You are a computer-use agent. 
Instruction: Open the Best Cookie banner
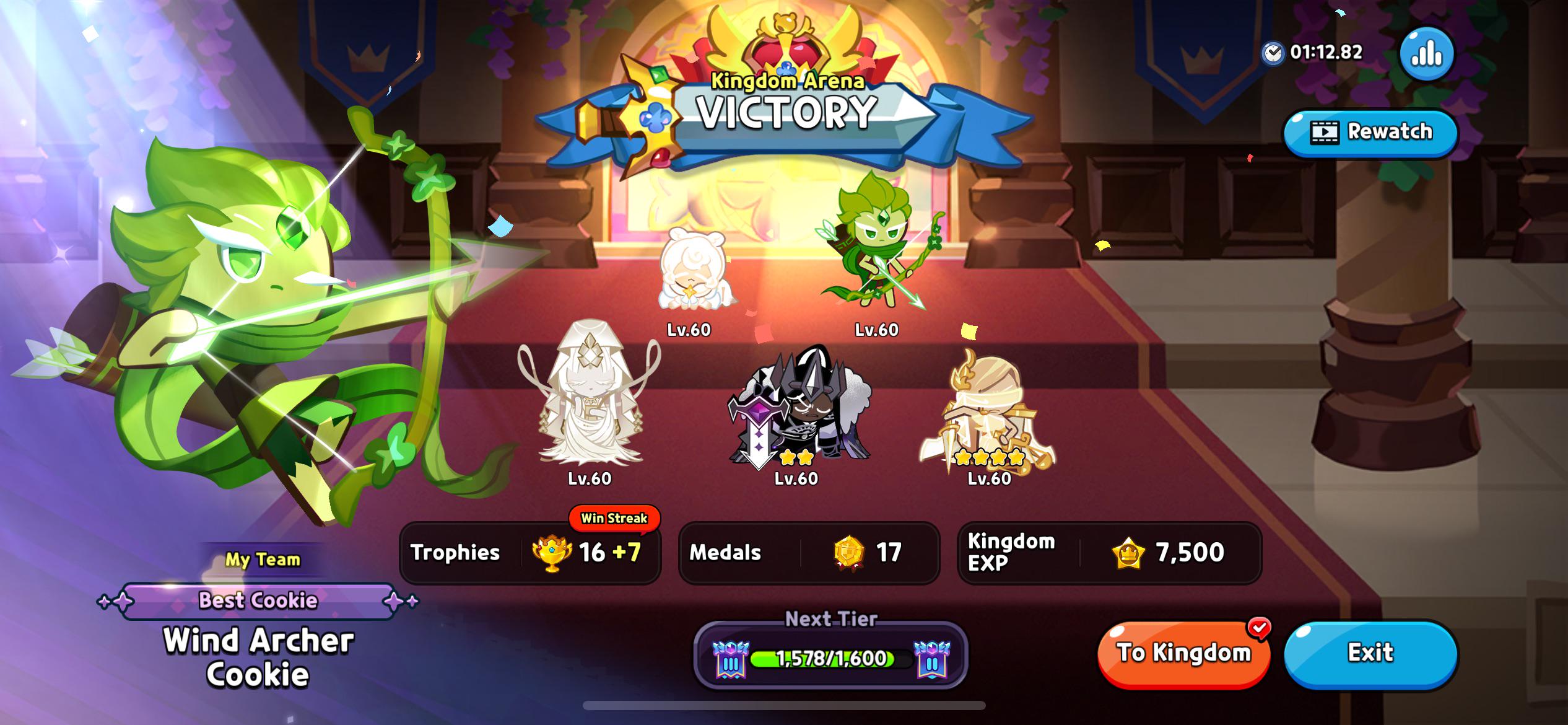pos(259,600)
